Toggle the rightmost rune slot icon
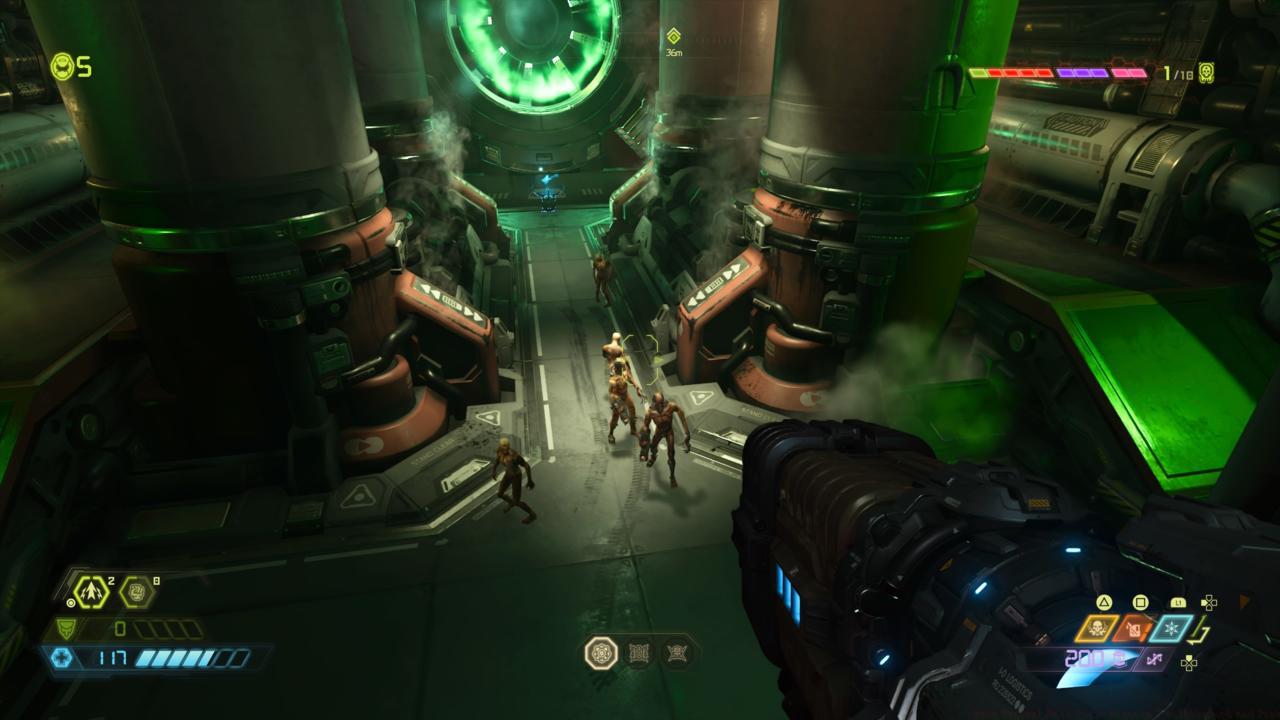Image resolution: width=1280 pixels, height=720 pixels. coord(676,652)
